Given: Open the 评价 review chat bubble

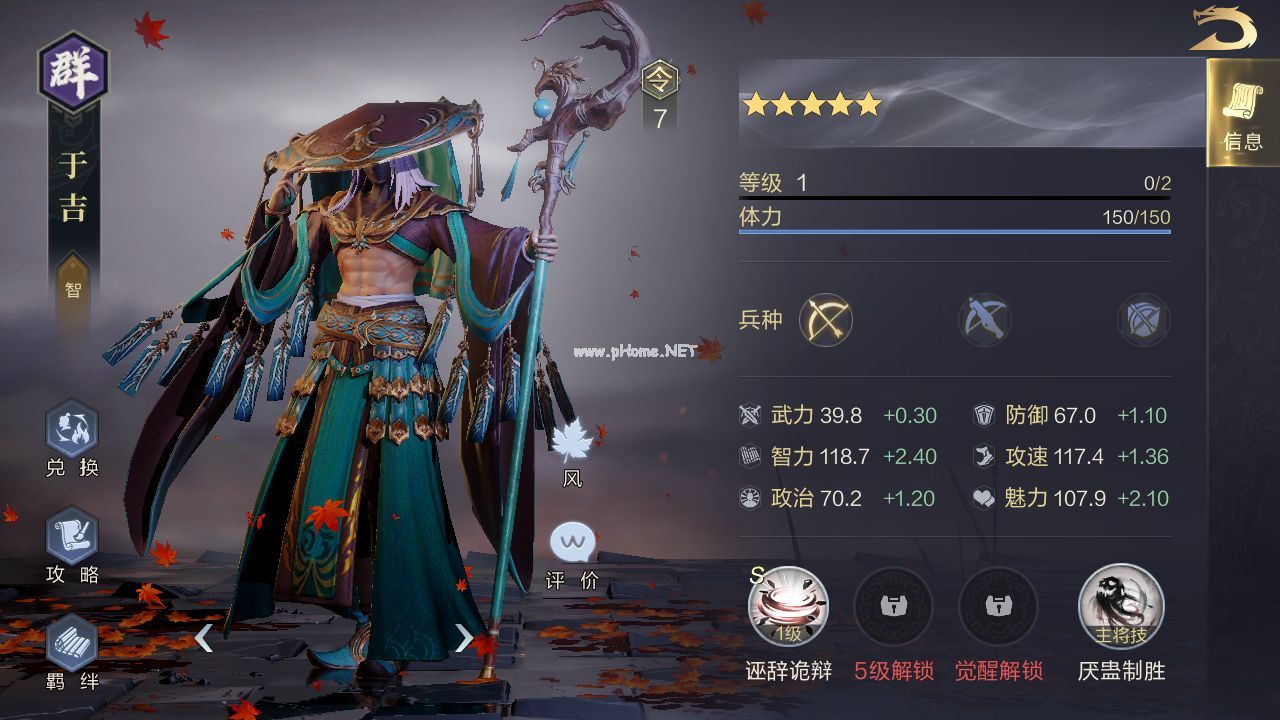Looking at the screenshot, I should (573, 545).
